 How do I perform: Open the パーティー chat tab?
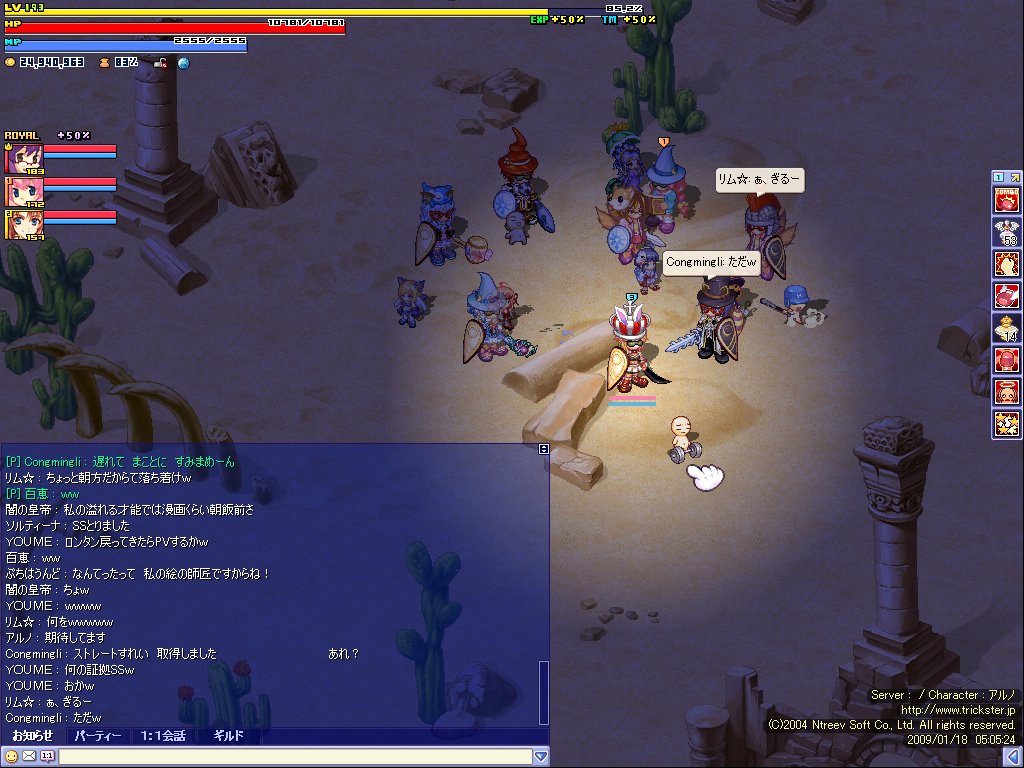pyautogui.click(x=98, y=736)
